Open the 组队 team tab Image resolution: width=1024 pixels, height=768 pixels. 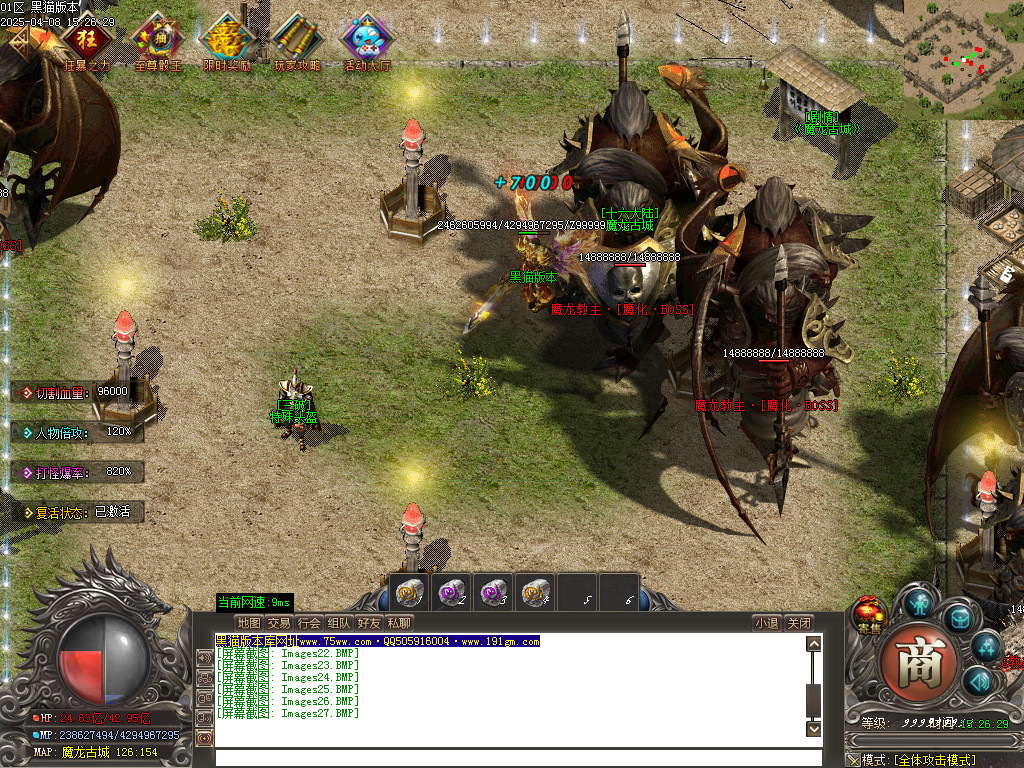click(x=339, y=623)
